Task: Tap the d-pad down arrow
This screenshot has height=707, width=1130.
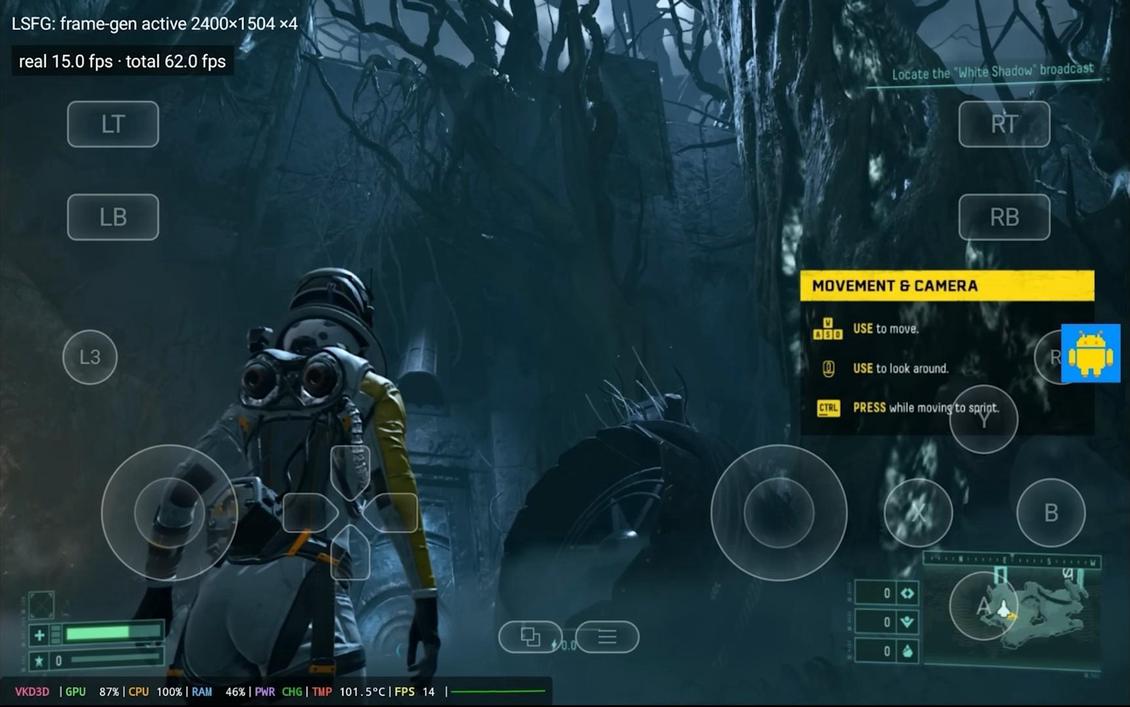Action: click(350, 553)
